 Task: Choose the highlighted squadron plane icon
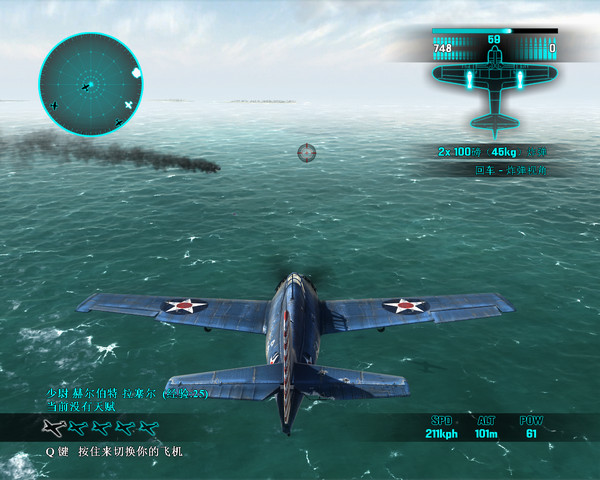click(53, 428)
